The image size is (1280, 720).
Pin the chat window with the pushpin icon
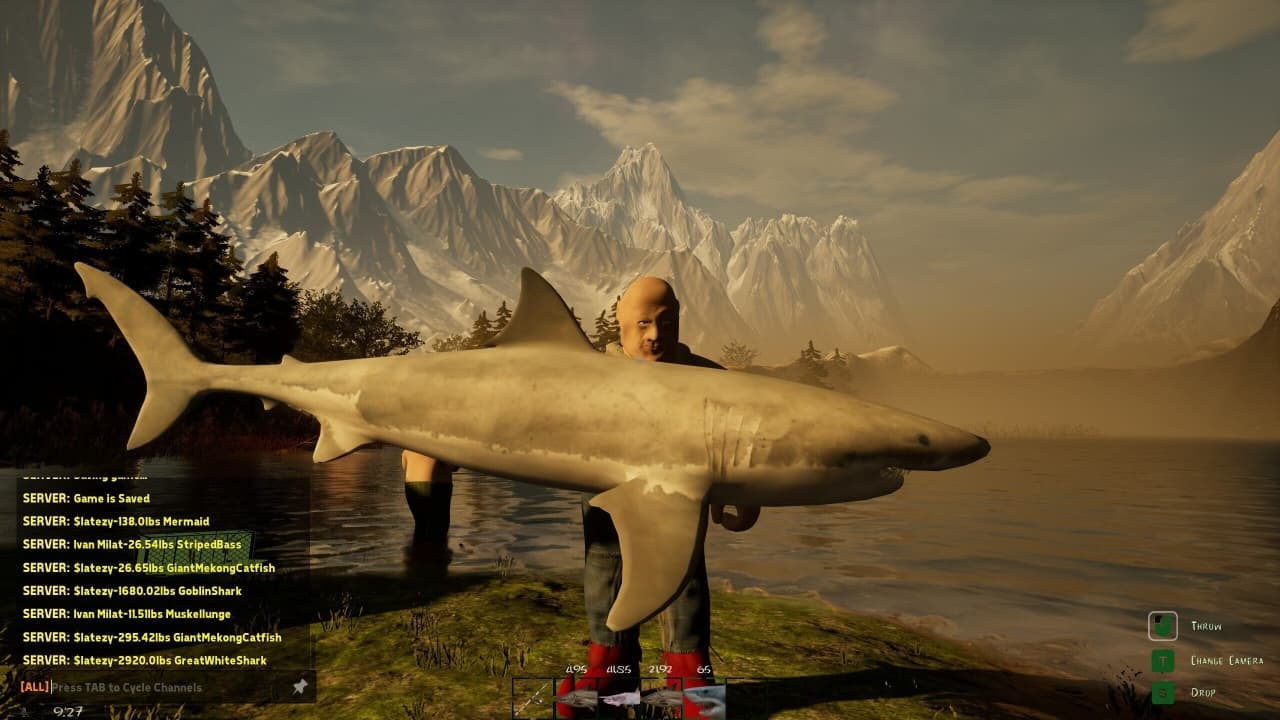click(299, 687)
